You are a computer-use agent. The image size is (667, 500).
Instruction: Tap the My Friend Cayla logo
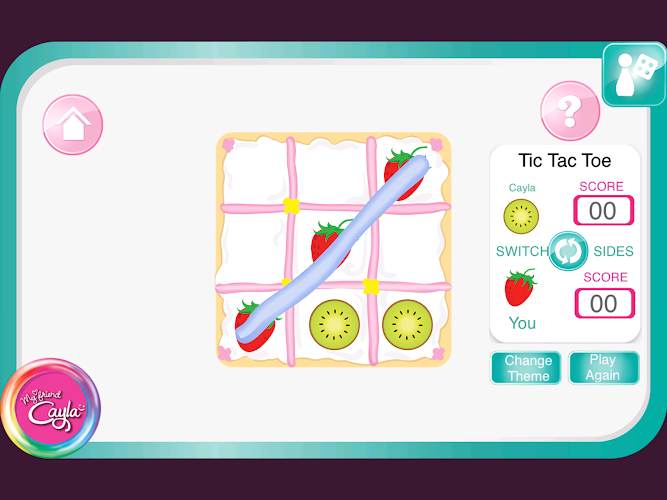[50, 408]
